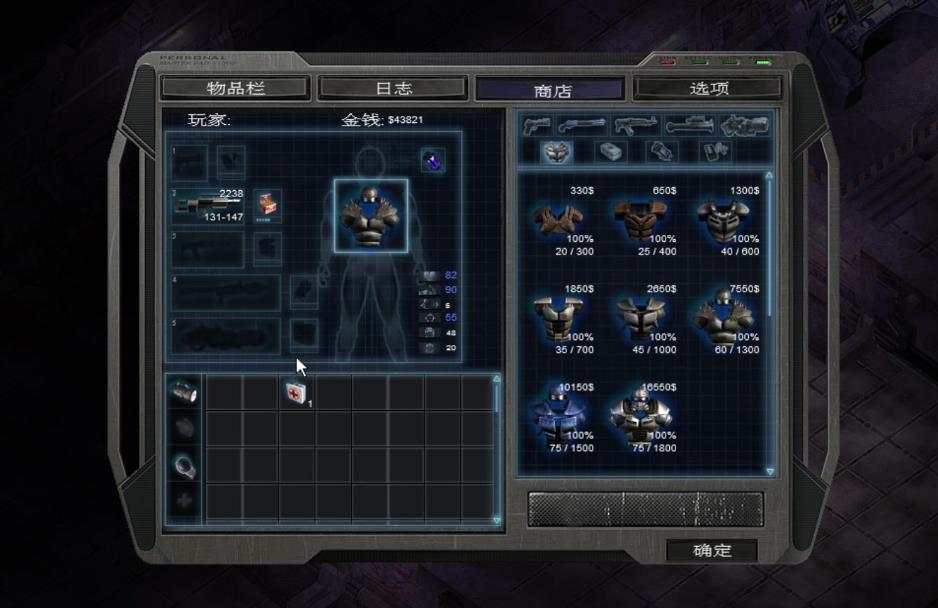Open the 选项 options tab

coord(709,88)
